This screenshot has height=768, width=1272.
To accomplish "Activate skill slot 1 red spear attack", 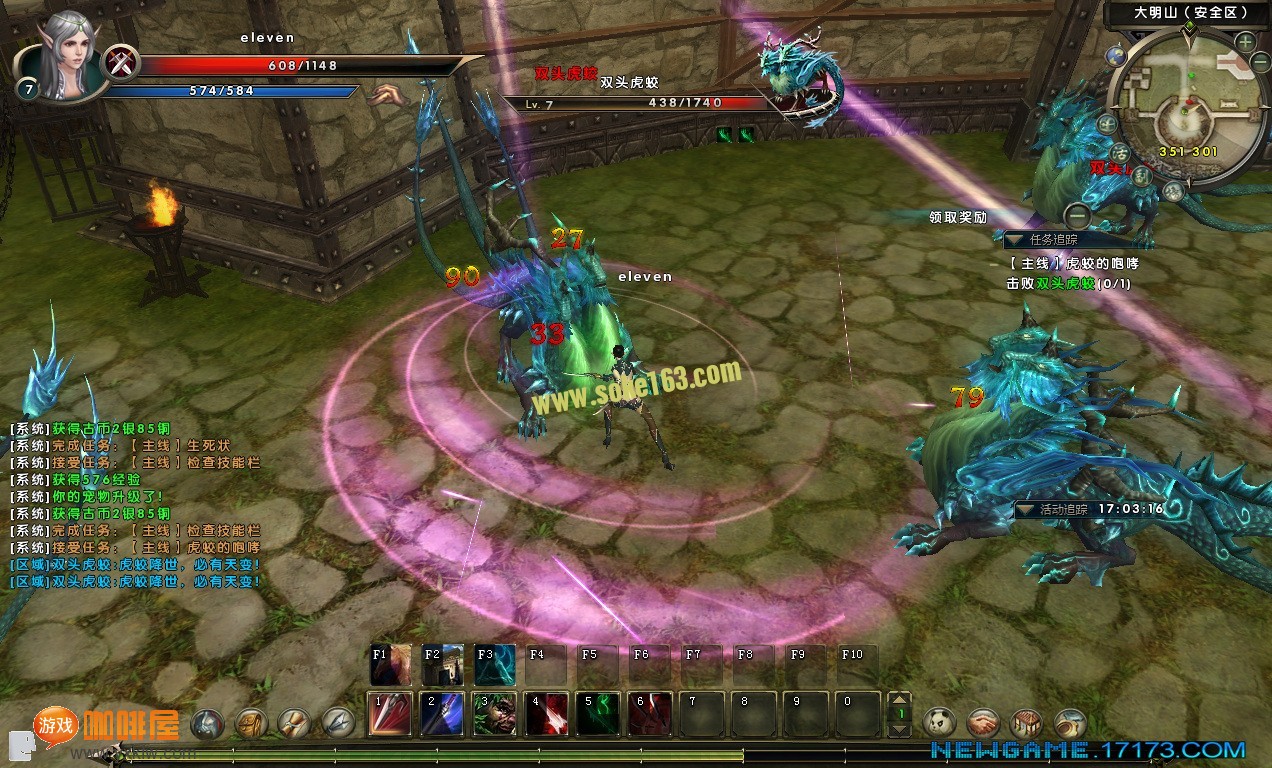I will 391,714.
